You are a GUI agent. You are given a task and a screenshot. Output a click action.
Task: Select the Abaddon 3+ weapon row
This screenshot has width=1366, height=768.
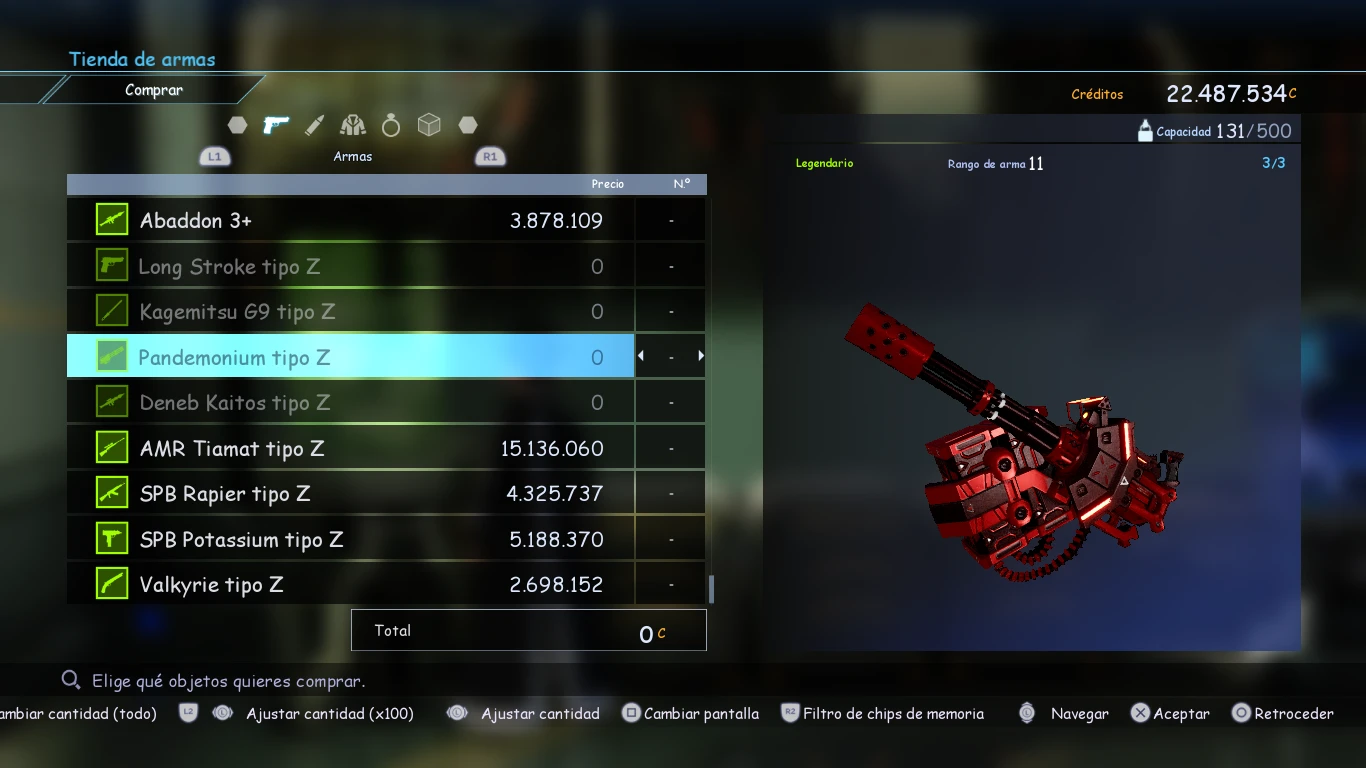coord(350,220)
